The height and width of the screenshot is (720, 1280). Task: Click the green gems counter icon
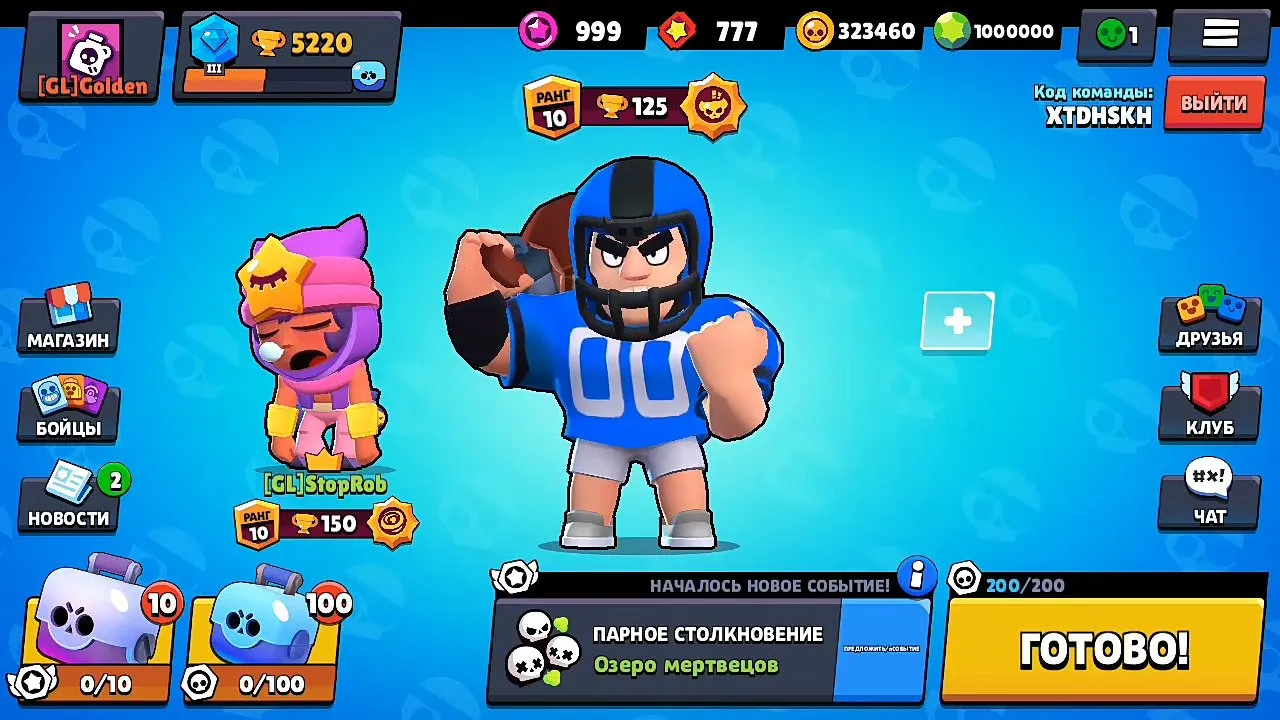point(954,30)
